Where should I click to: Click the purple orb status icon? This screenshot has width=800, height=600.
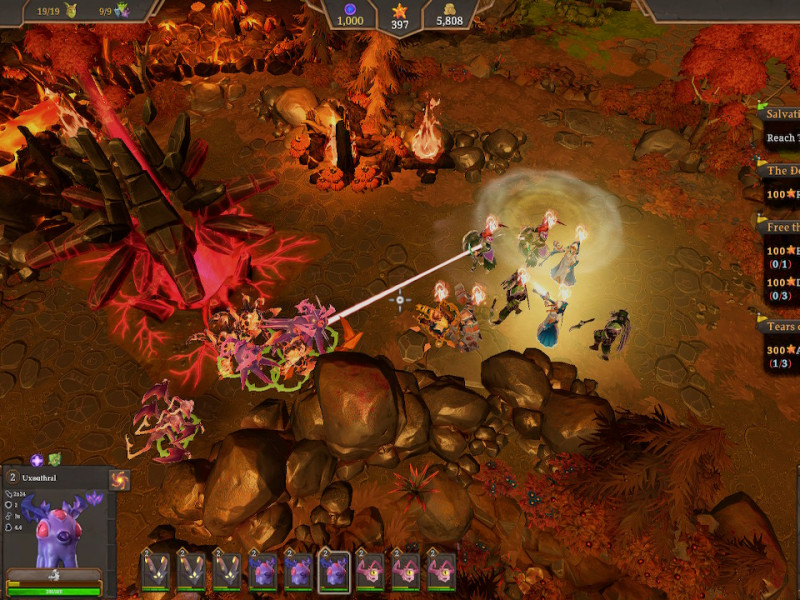(x=37, y=460)
